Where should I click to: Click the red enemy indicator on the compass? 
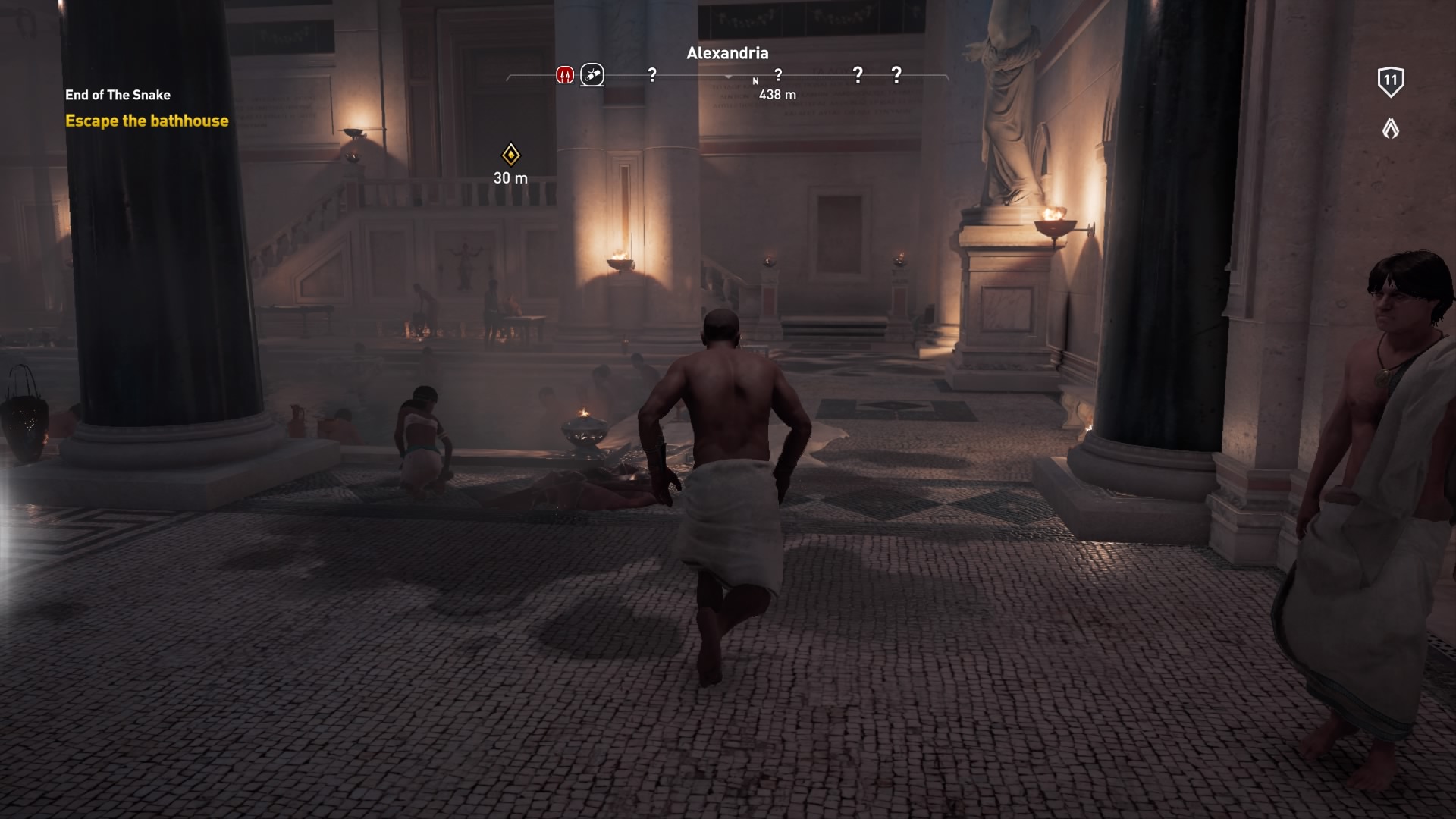click(x=565, y=74)
